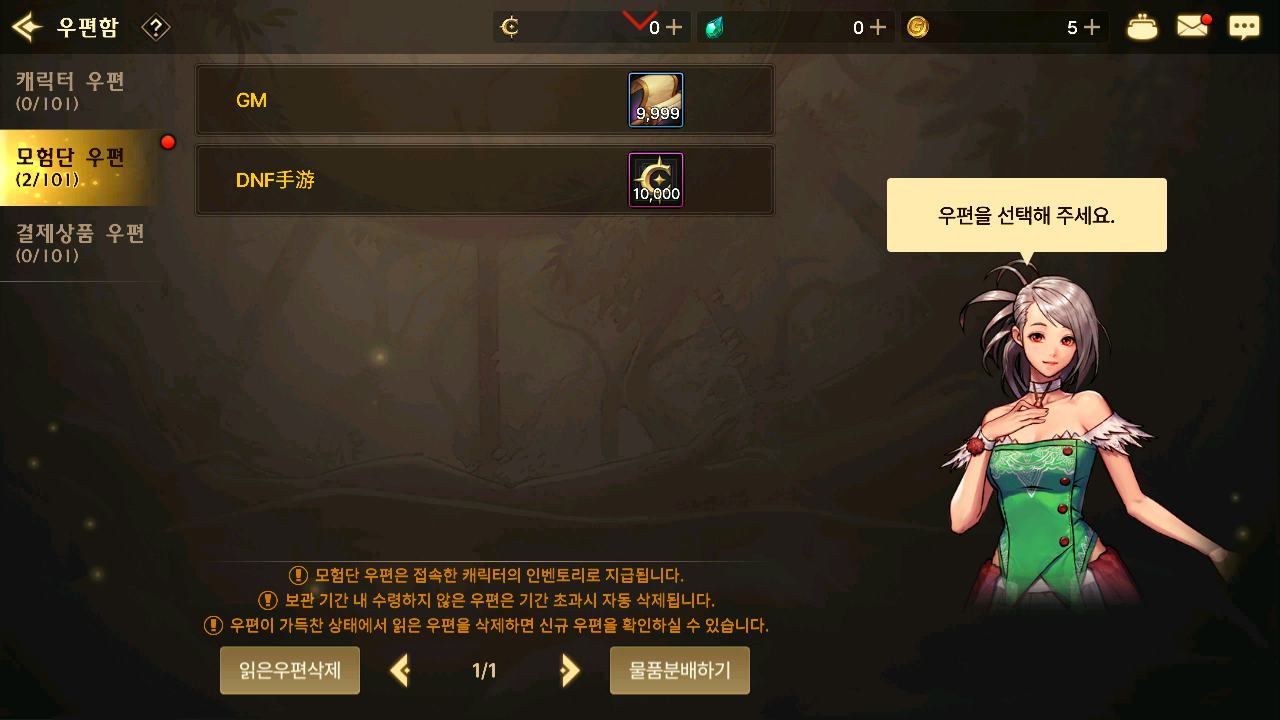
Task: Open the chat speech bubble icon
Action: click(1244, 27)
